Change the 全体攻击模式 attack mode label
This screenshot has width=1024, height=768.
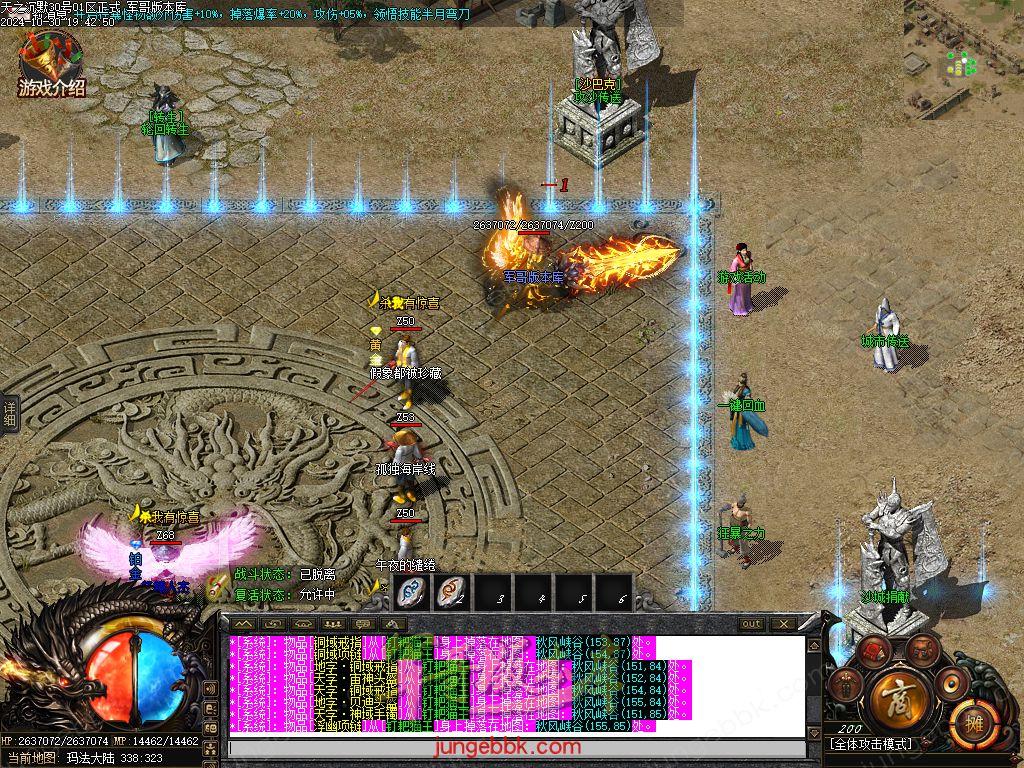(x=872, y=745)
